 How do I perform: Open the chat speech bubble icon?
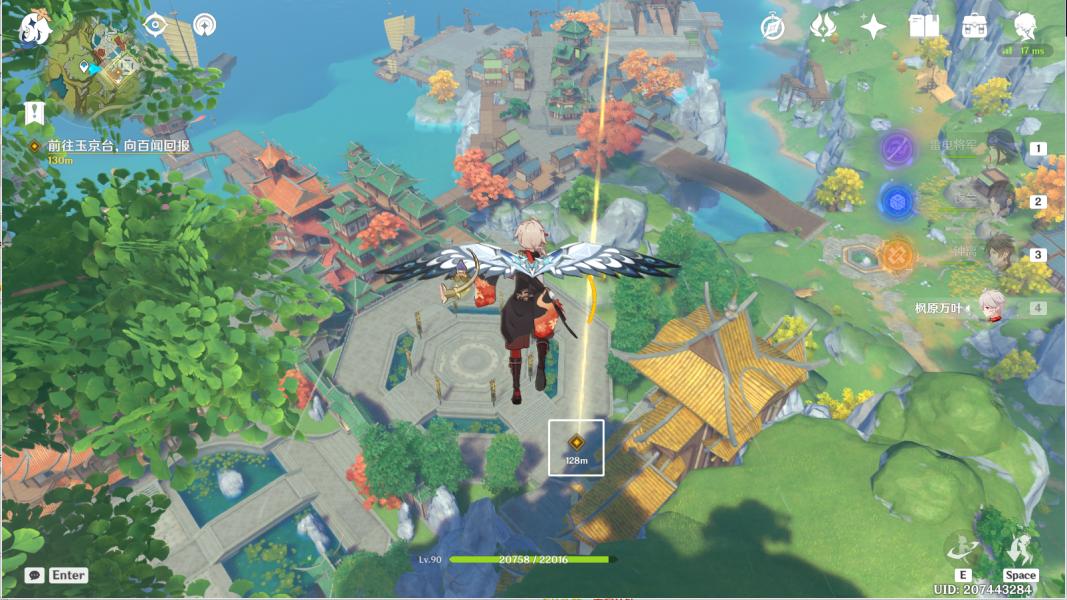tap(34, 575)
